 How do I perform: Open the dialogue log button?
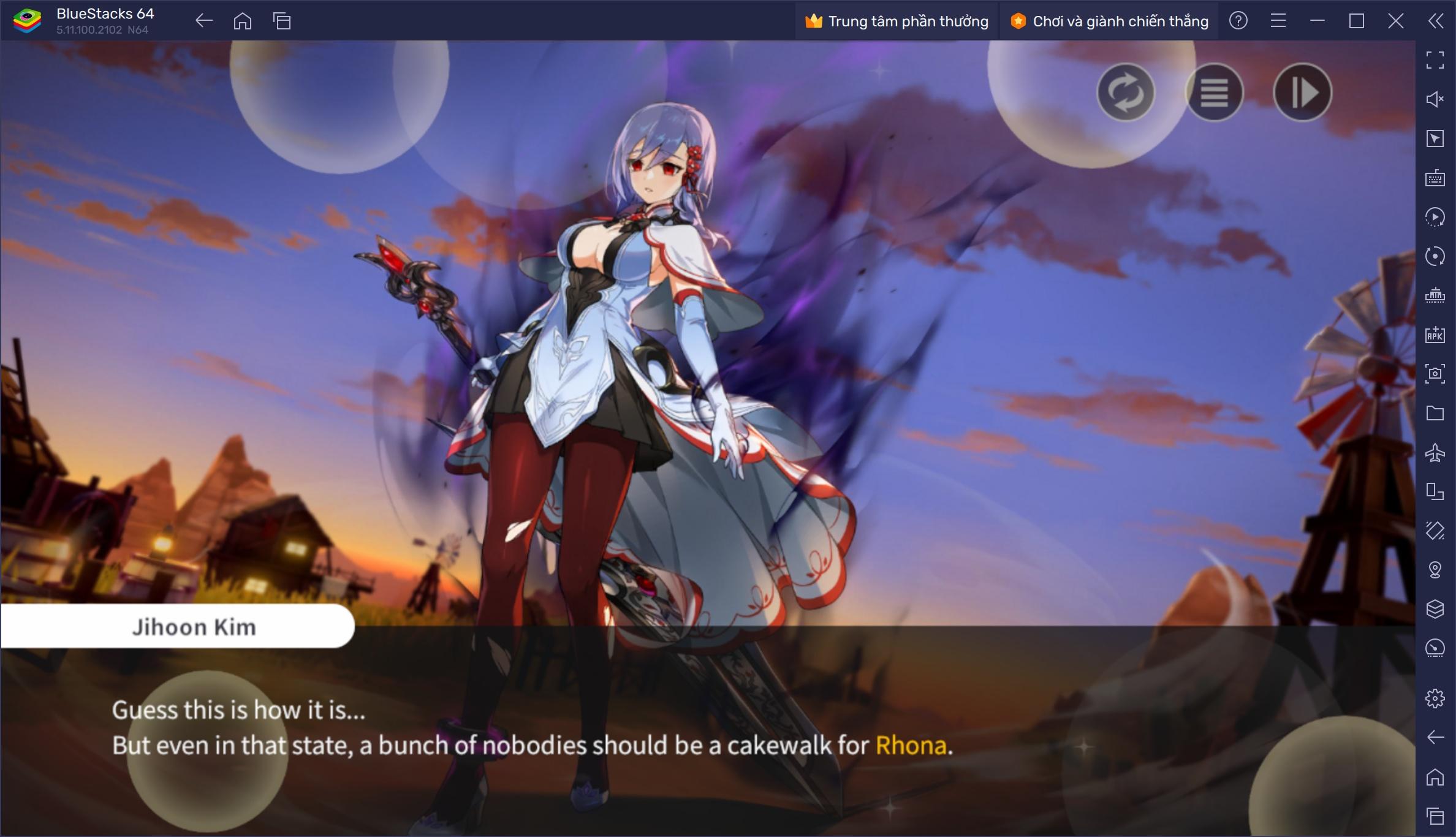[1214, 93]
